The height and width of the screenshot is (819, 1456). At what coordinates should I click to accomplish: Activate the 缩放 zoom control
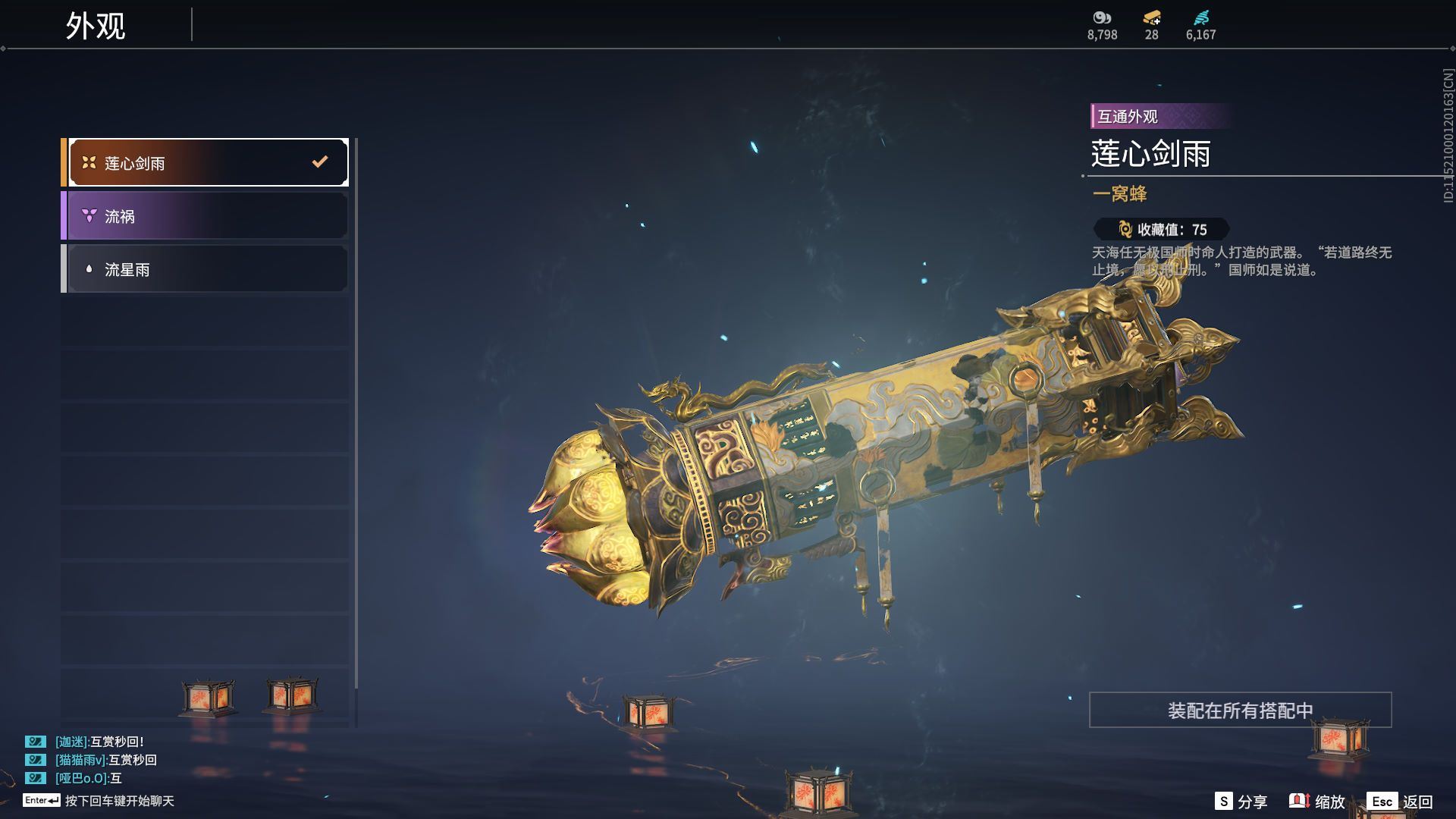click(x=1317, y=802)
